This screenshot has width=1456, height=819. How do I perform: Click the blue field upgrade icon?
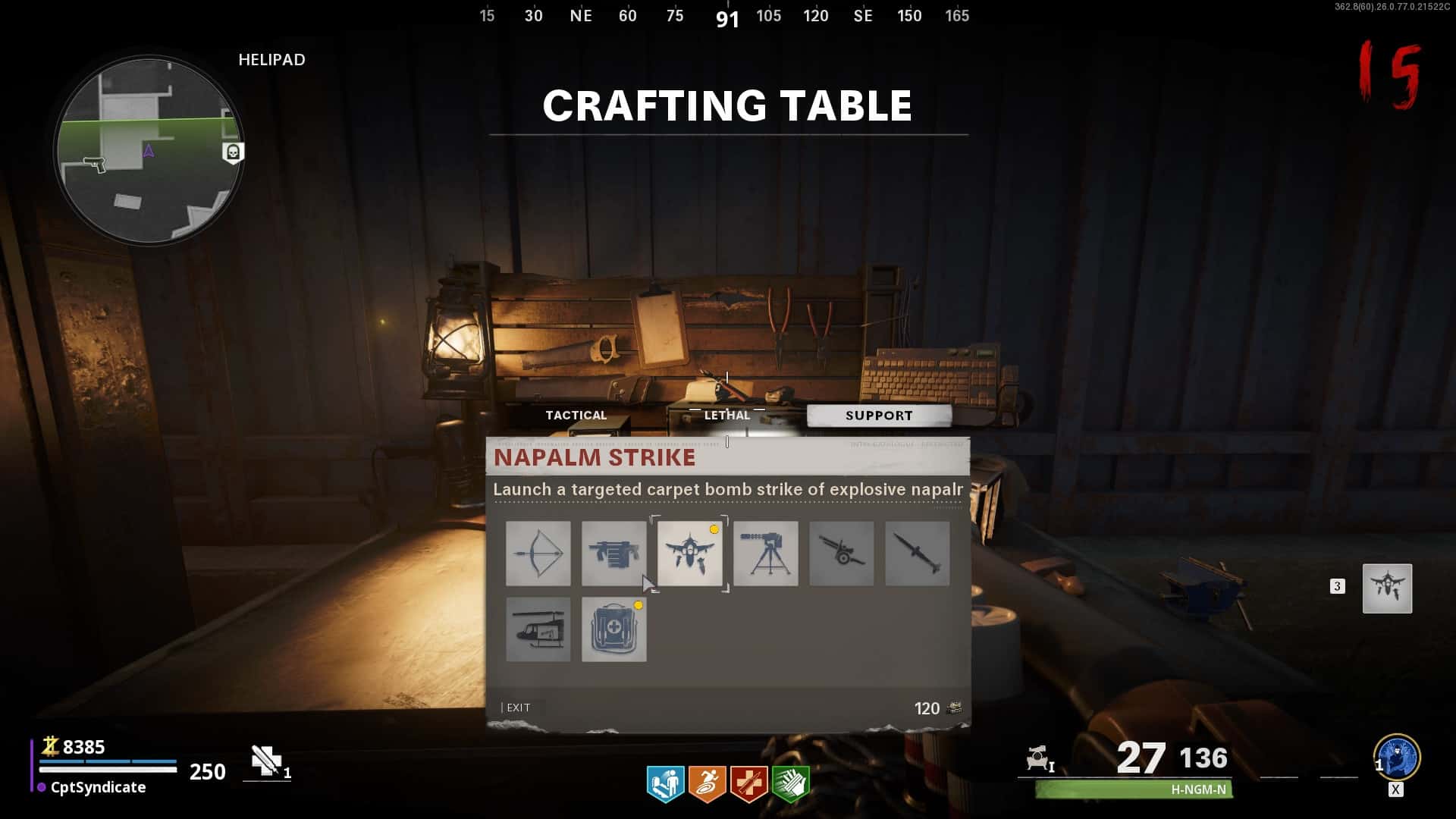(x=1397, y=757)
